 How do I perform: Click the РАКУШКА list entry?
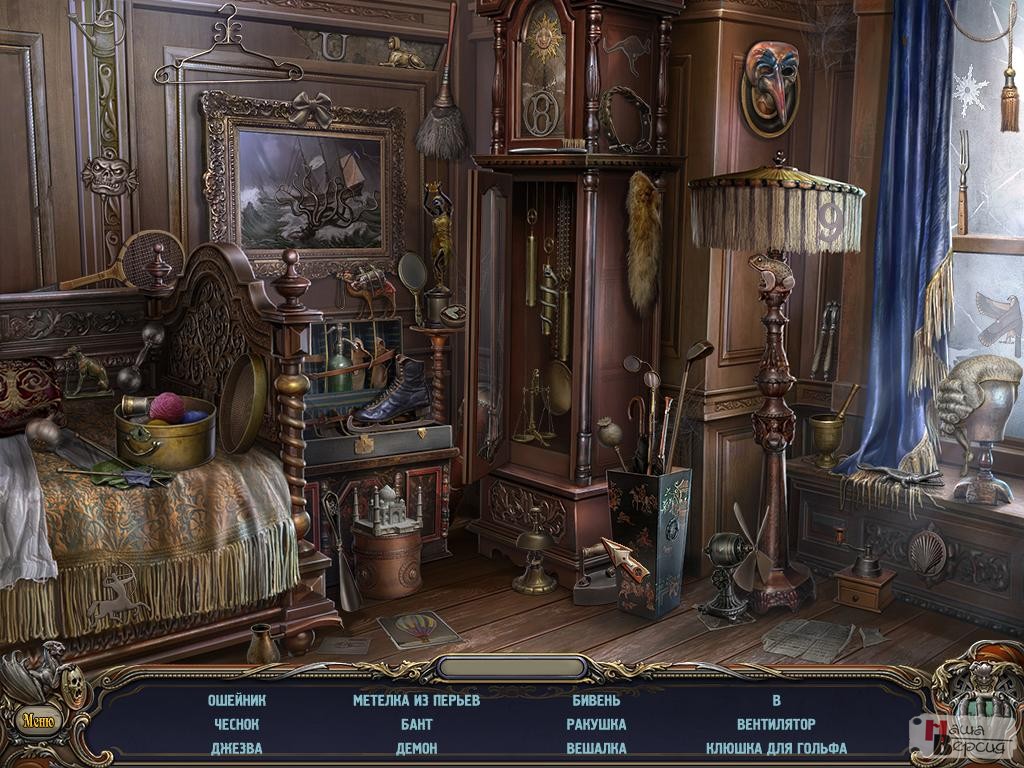[596, 724]
